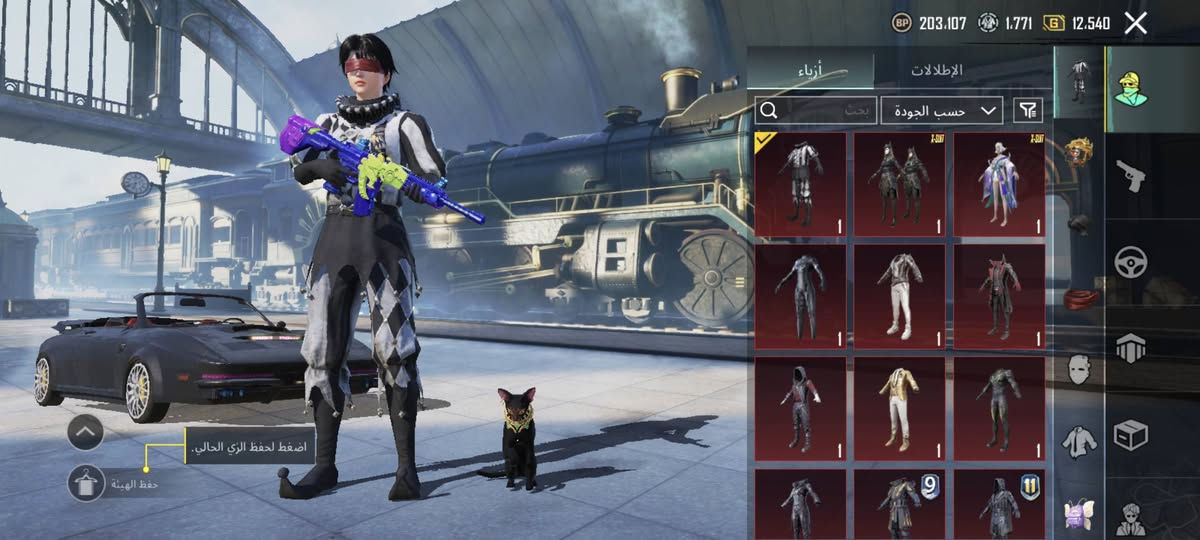Image resolution: width=1200 pixels, height=540 pixels.
Task: Choose the outfit with the level 9 badge
Action: 899,505
